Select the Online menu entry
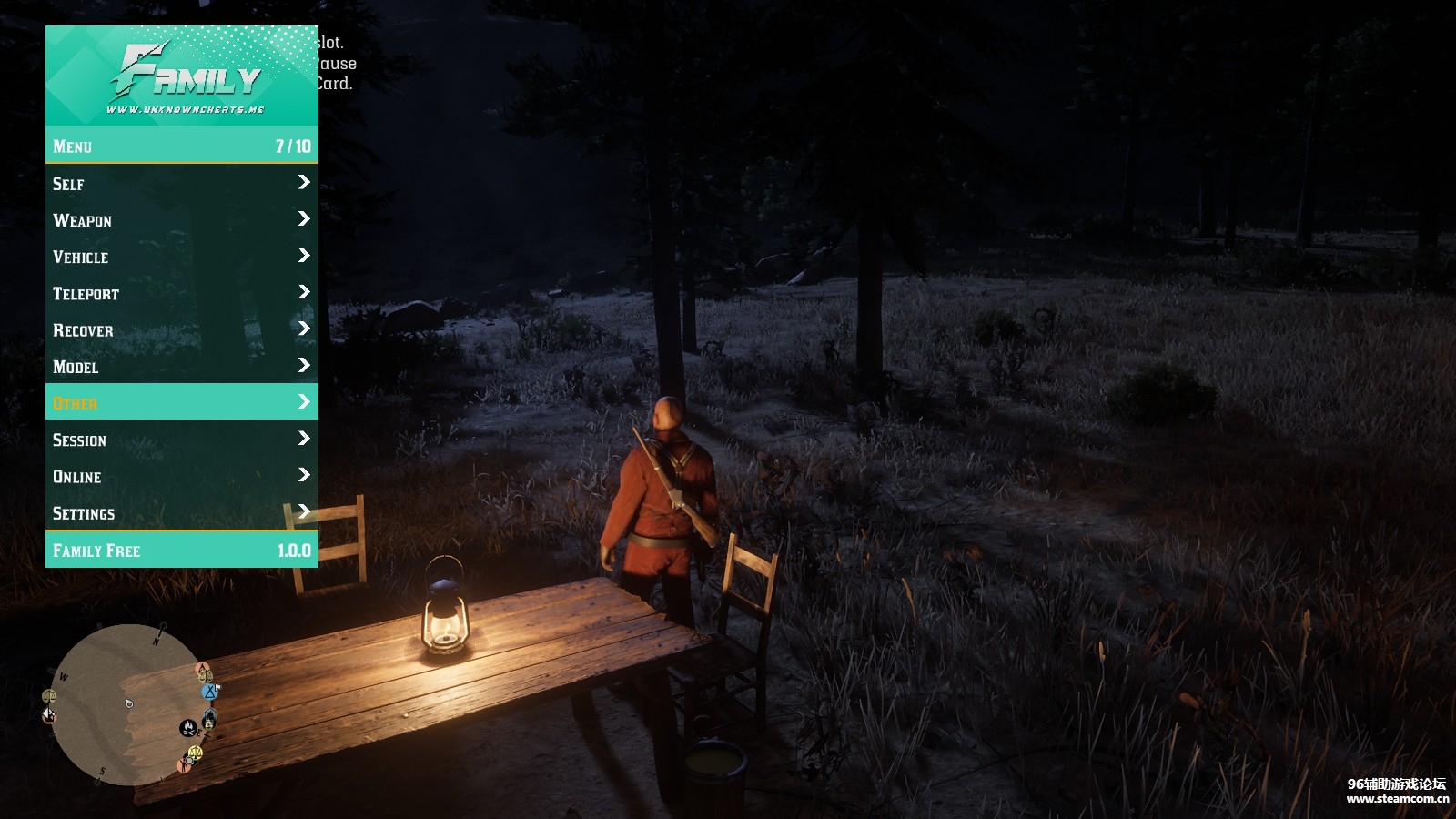 coord(181,476)
